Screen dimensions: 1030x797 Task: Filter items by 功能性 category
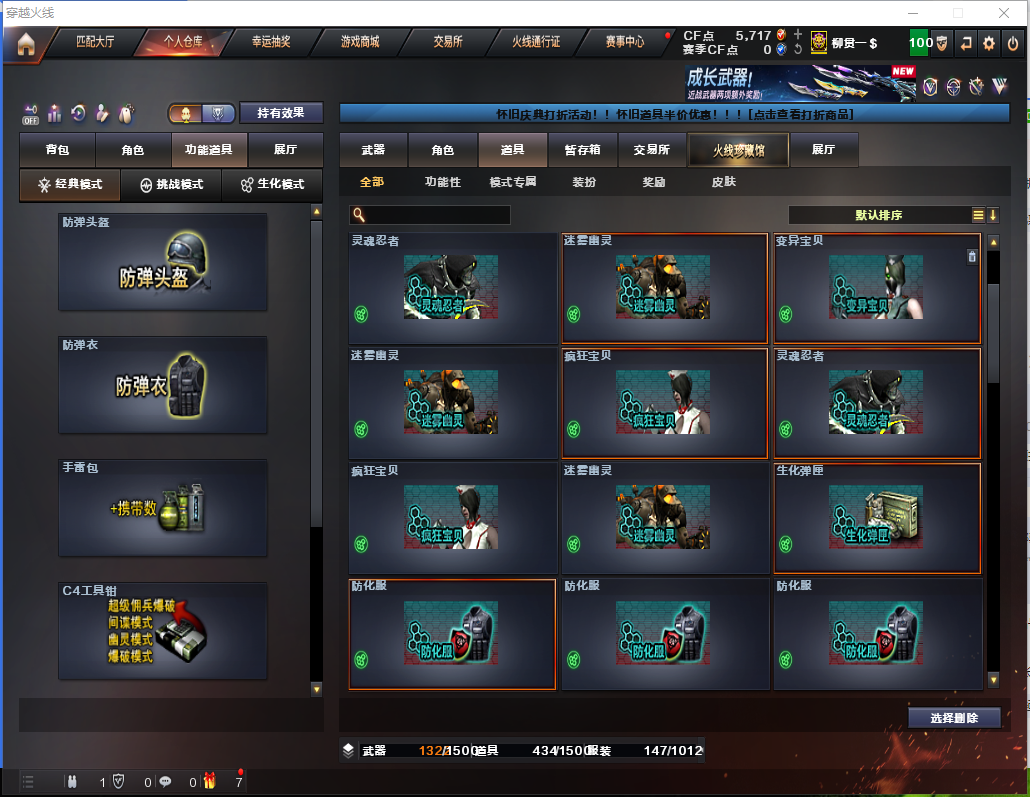click(x=443, y=182)
